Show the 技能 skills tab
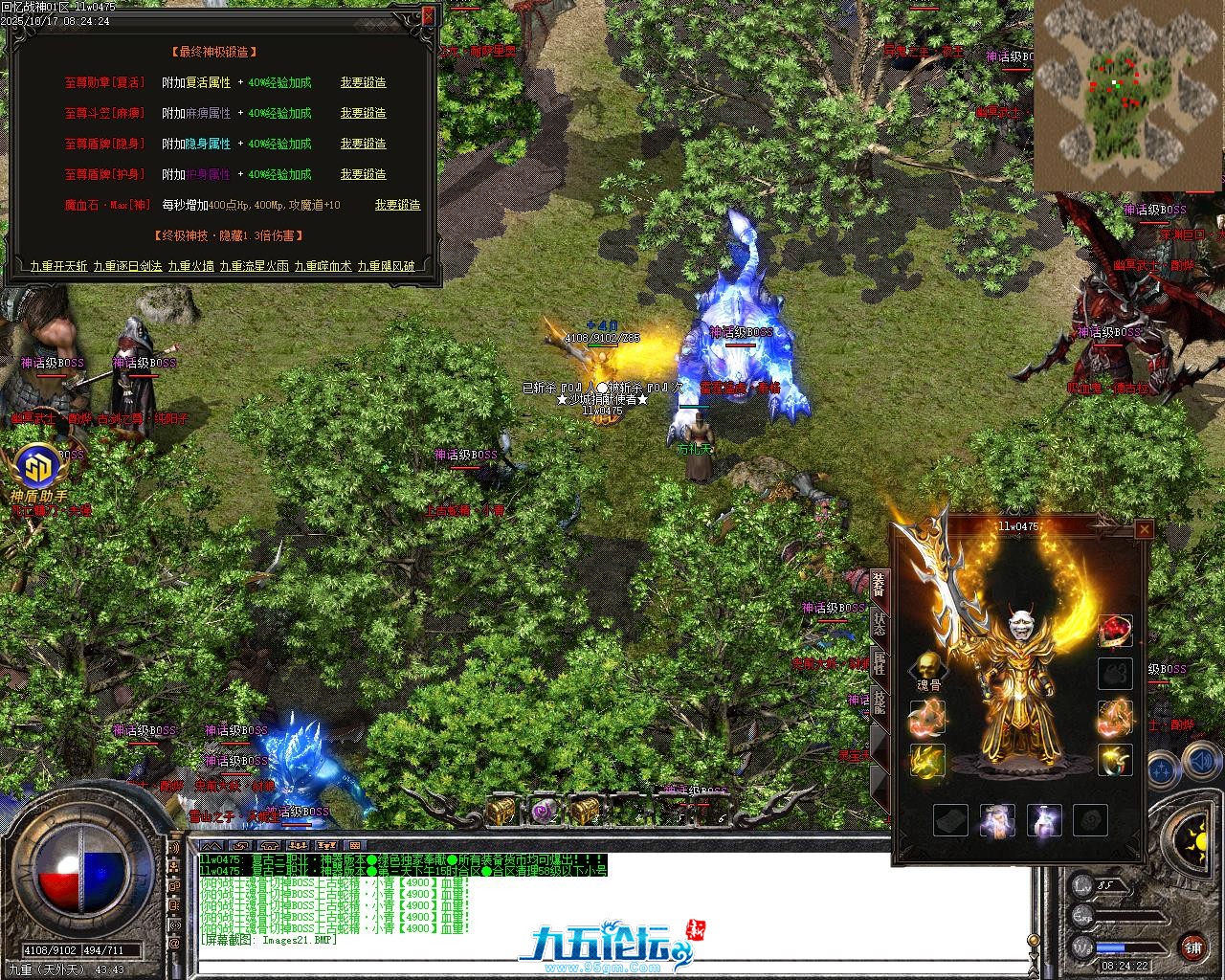 pos(879,702)
